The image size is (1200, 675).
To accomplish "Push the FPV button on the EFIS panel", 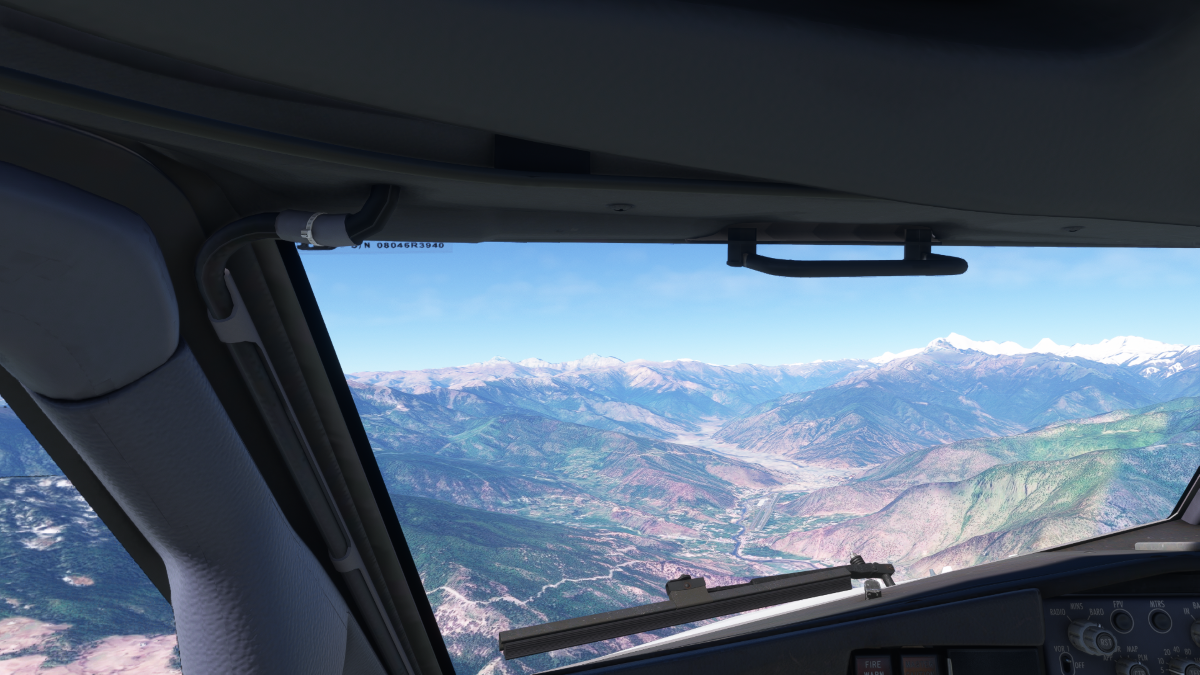I will tap(1121, 621).
